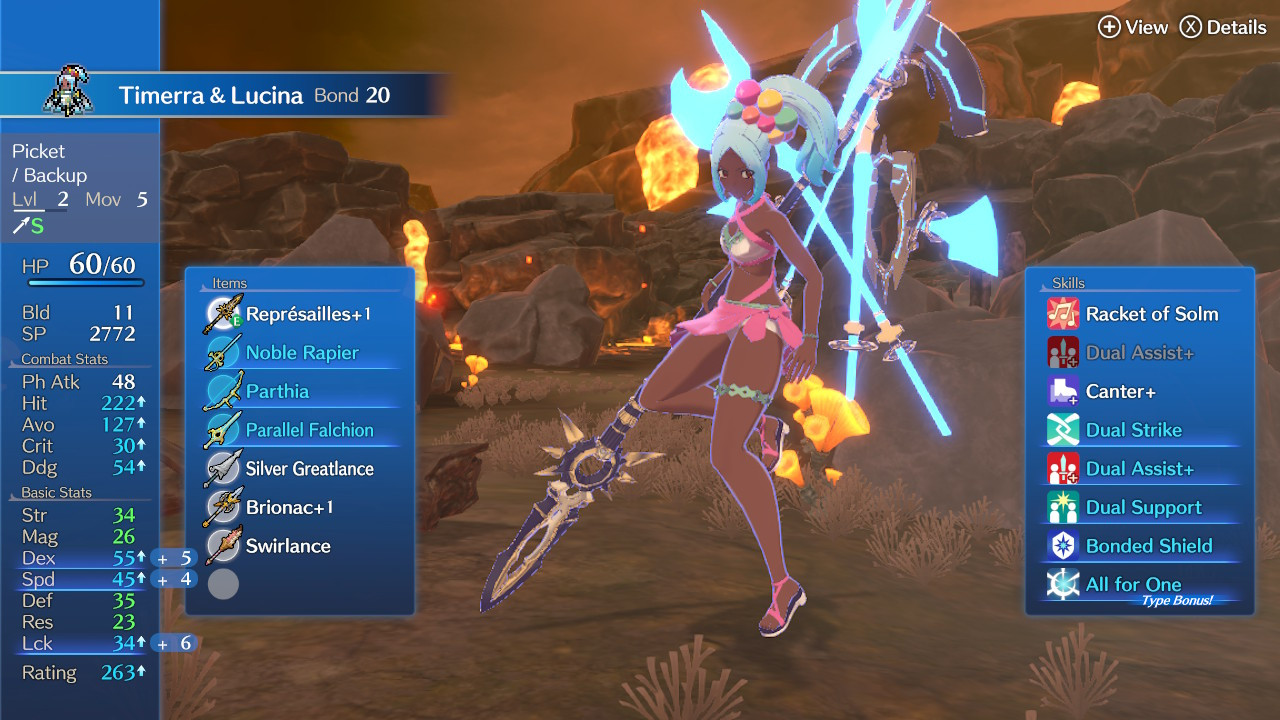The width and height of the screenshot is (1280, 720).
Task: Select the Silver Greatlance weapon icon
Action: pyautogui.click(x=224, y=468)
